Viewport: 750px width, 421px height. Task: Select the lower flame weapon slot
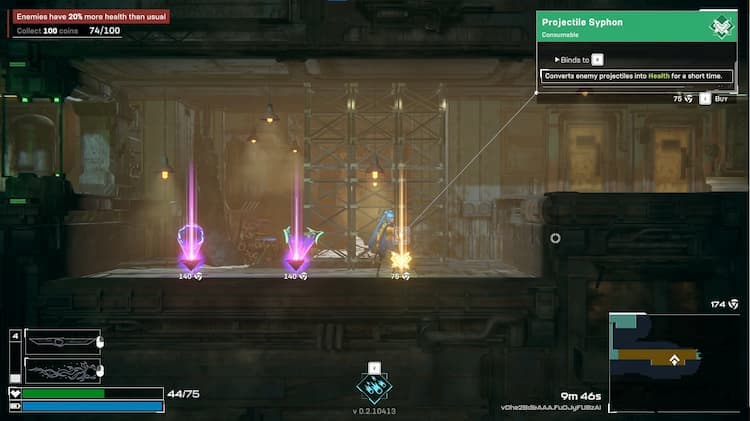point(62,369)
